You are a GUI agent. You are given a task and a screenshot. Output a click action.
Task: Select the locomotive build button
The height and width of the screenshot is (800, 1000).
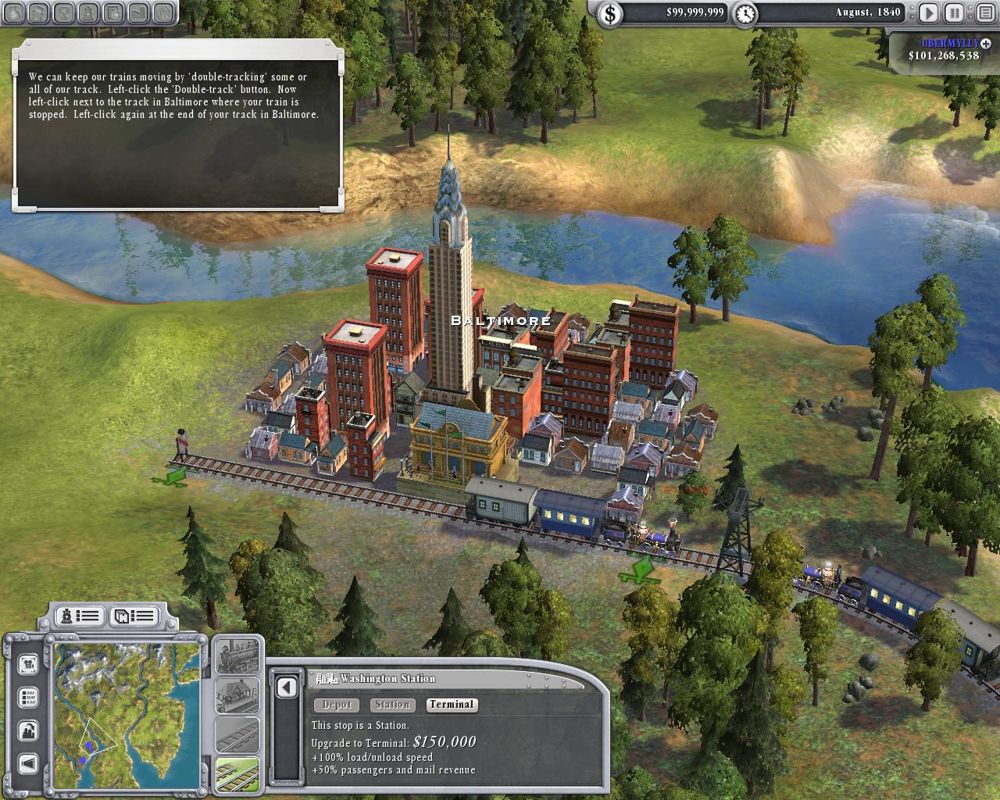pyautogui.click(x=237, y=657)
